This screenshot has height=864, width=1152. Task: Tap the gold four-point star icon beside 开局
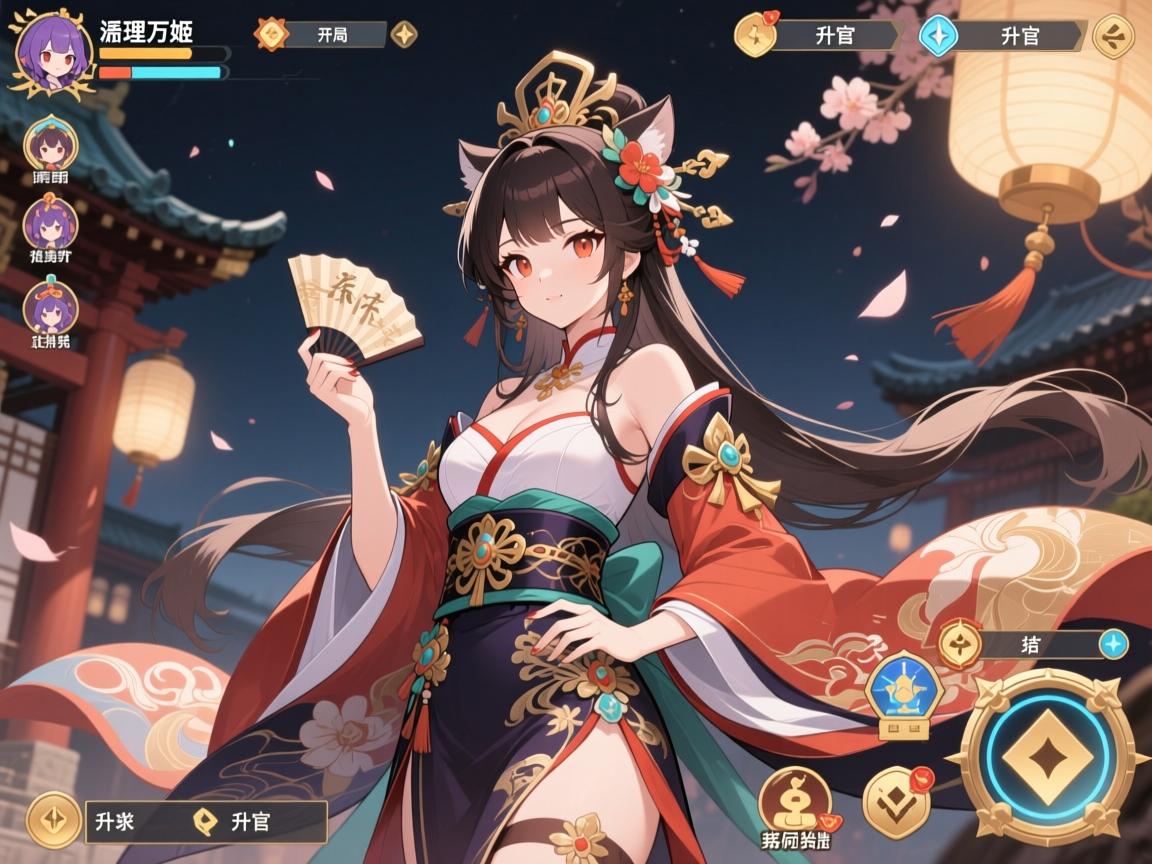pyautogui.click(x=404, y=34)
